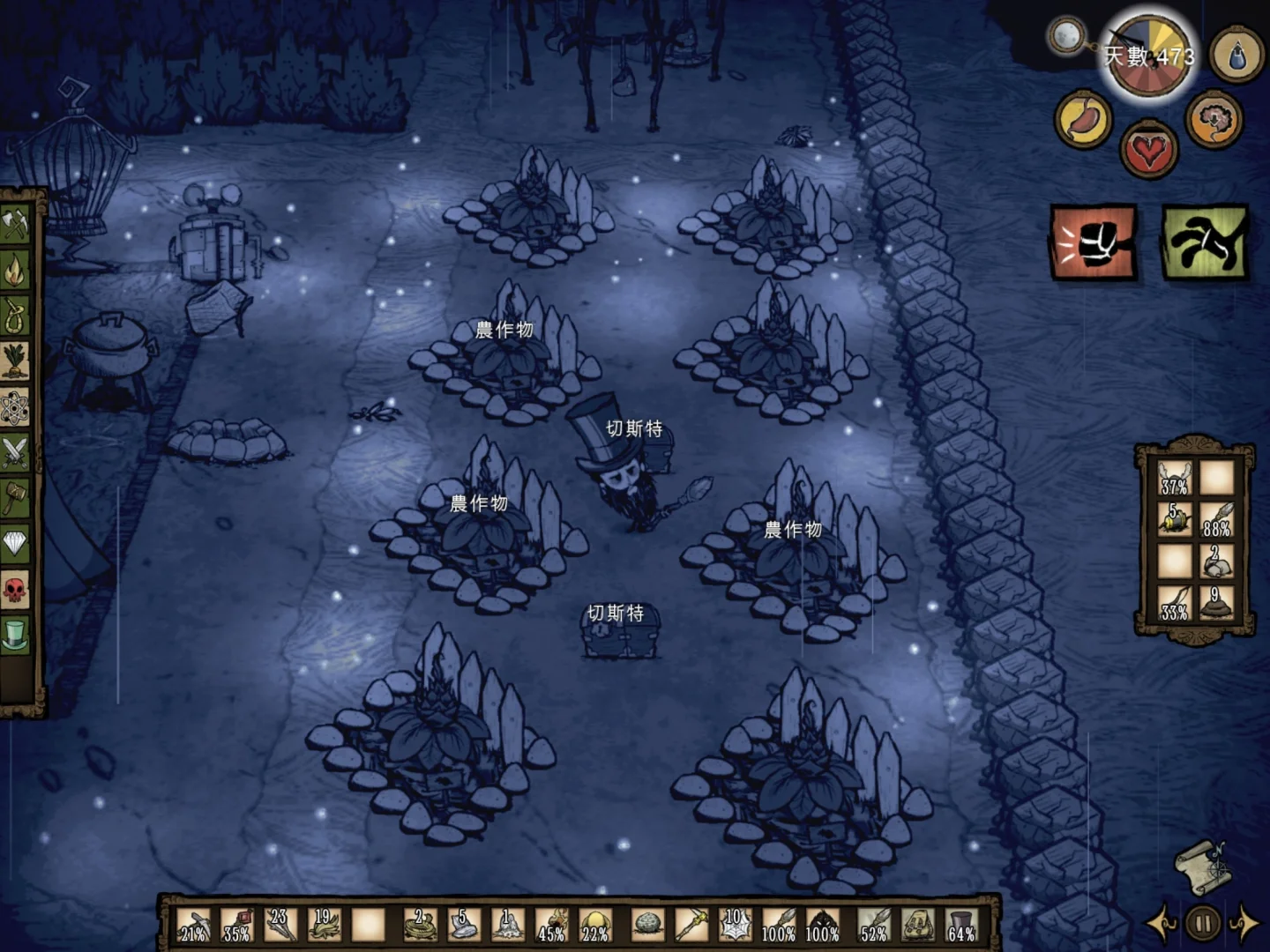This screenshot has width=1270, height=952.
Task: Select the stack of 19 cut grass
Action: click(x=323, y=925)
